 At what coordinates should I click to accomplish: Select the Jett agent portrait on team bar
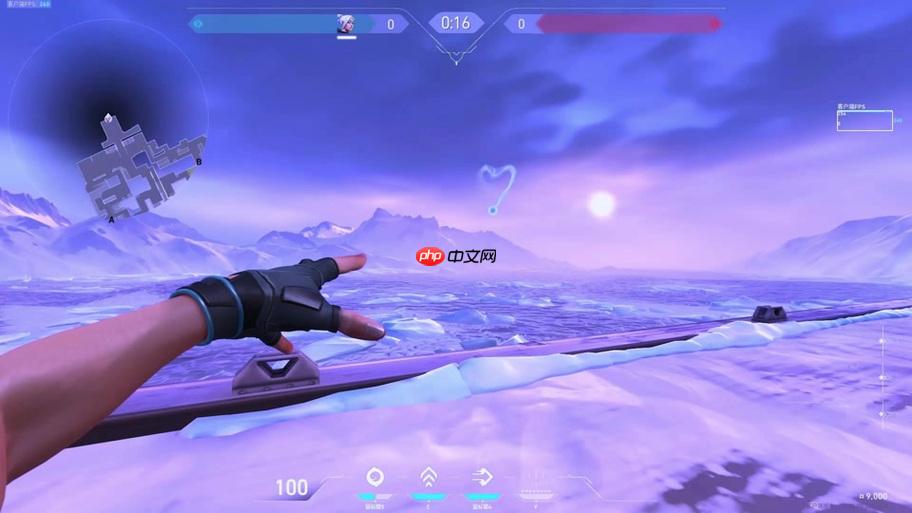point(347,23)
